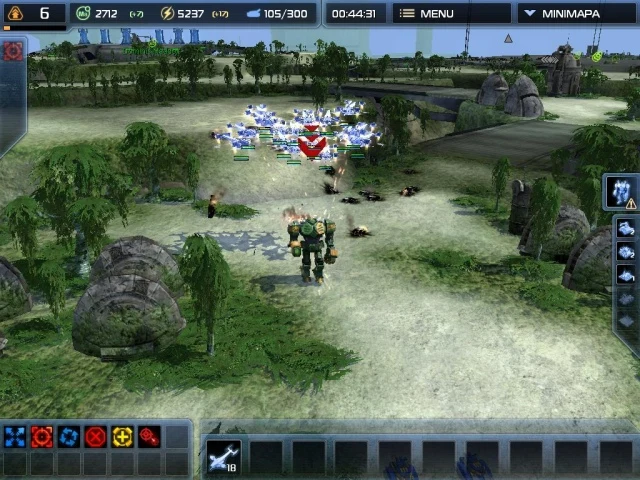Toggle the MINIMAPA panel
Viewport: 640px width, 480px height.
coord(576,14)
